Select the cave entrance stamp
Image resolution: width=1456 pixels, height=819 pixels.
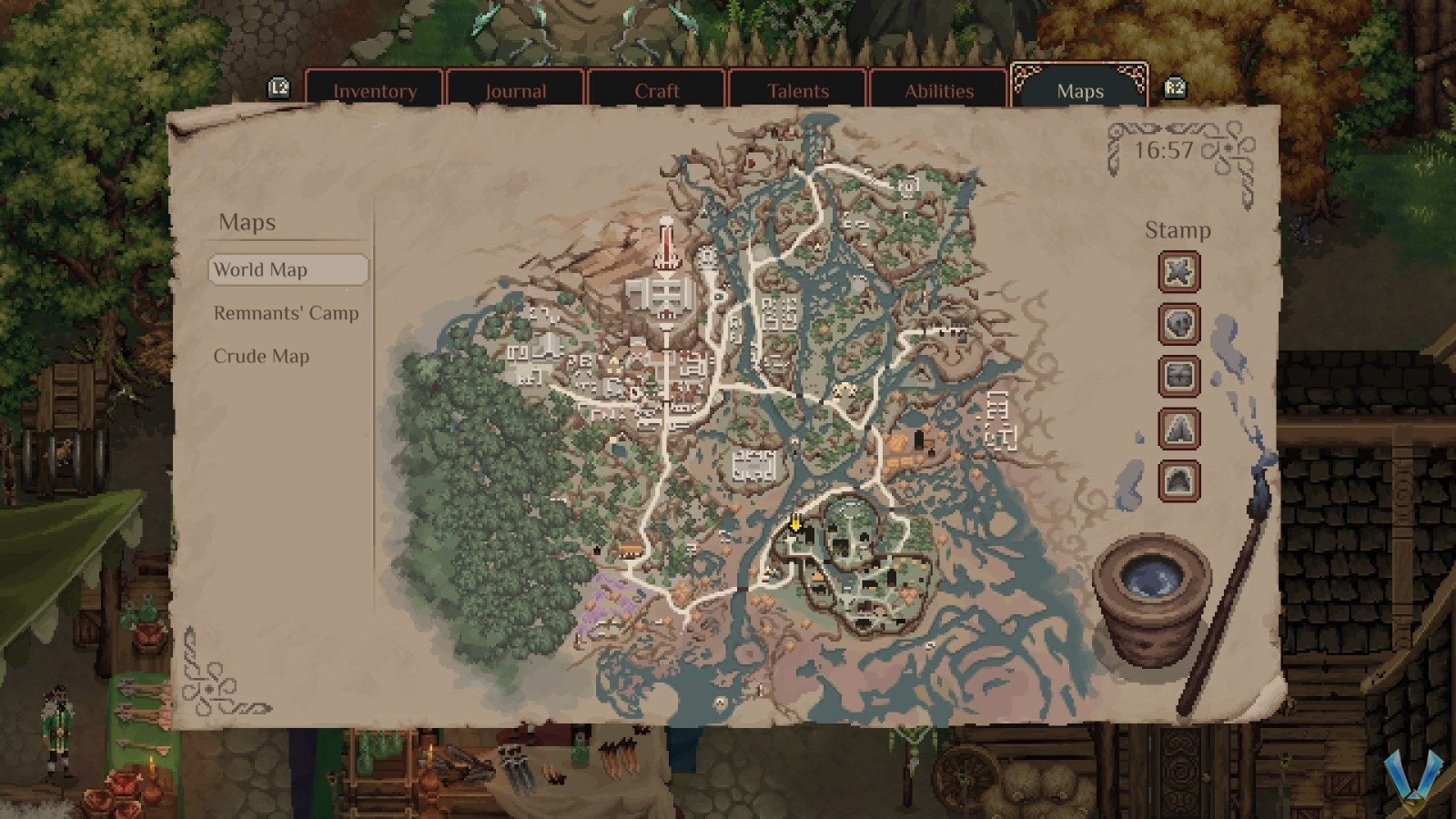point(1178,481)
